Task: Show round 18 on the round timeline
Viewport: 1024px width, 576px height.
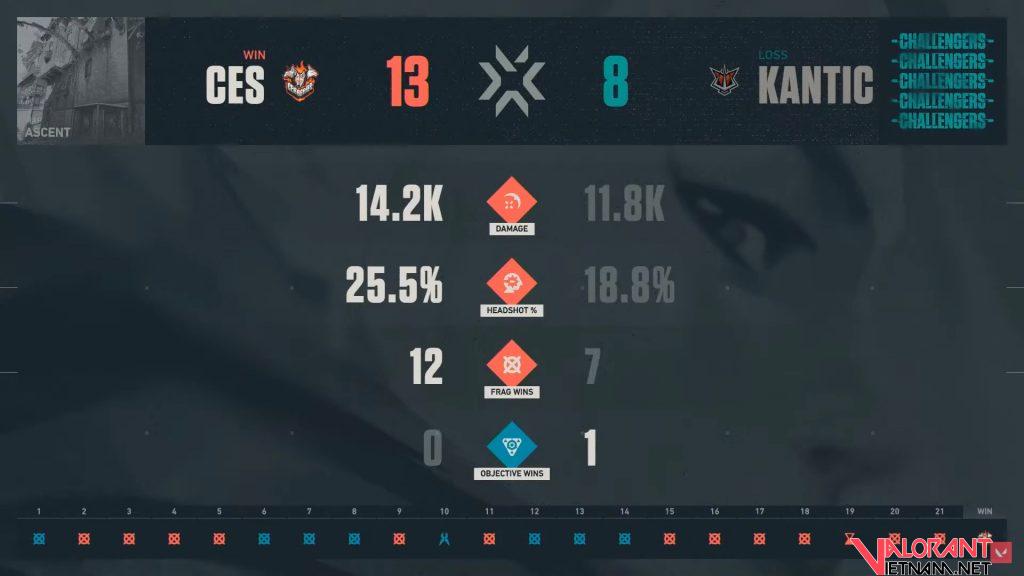Action: pyautogui.click(x=804, y=539)
